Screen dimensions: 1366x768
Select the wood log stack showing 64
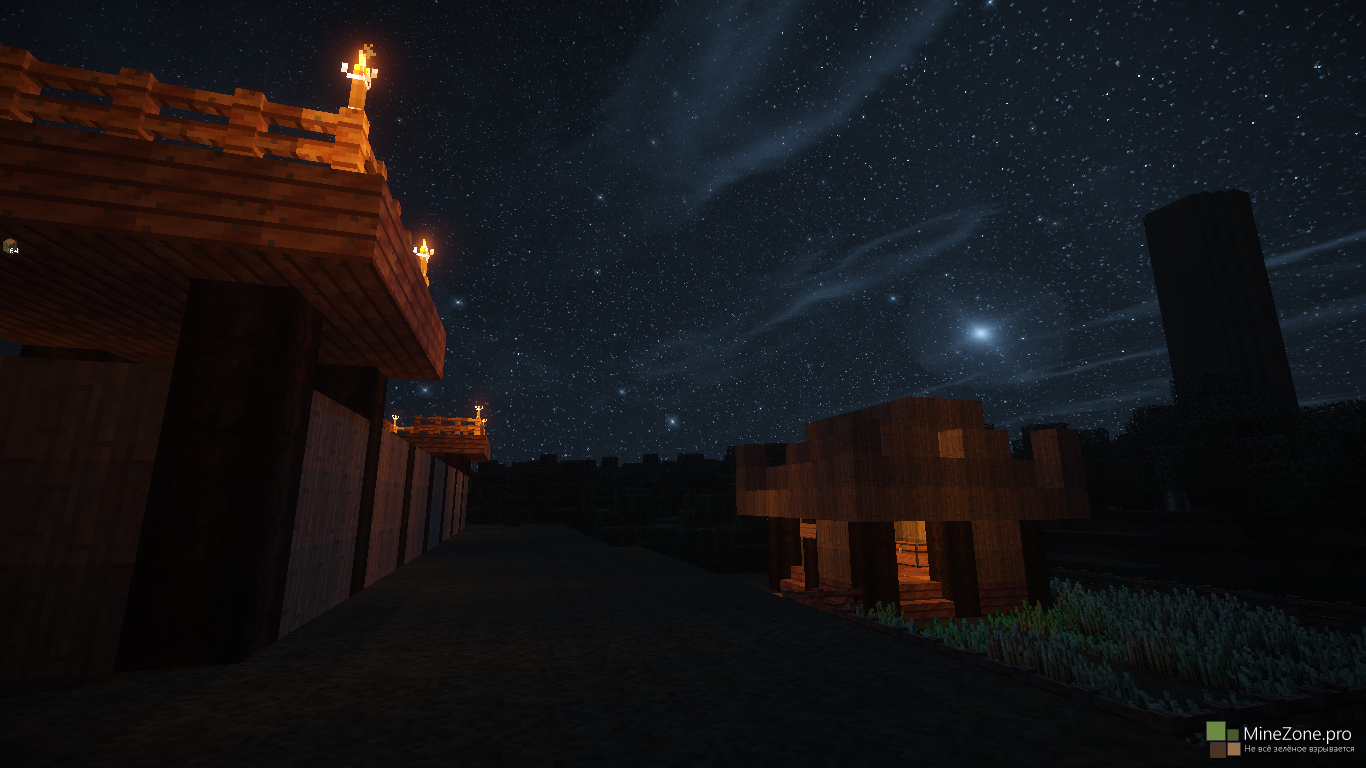point(10,245)
